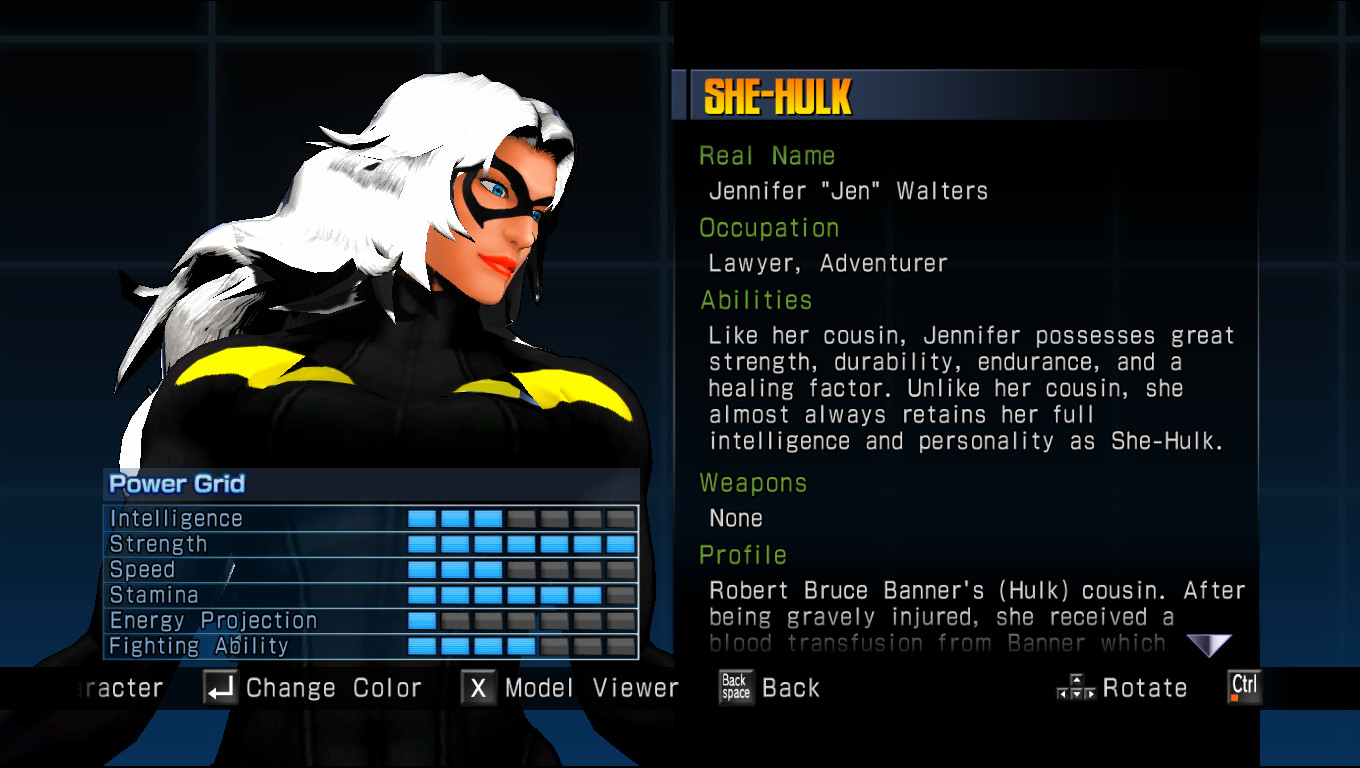Click the down arrow of the Rotate cluster
Screen dimensions: 1360x768
(x=1077, y=693)
